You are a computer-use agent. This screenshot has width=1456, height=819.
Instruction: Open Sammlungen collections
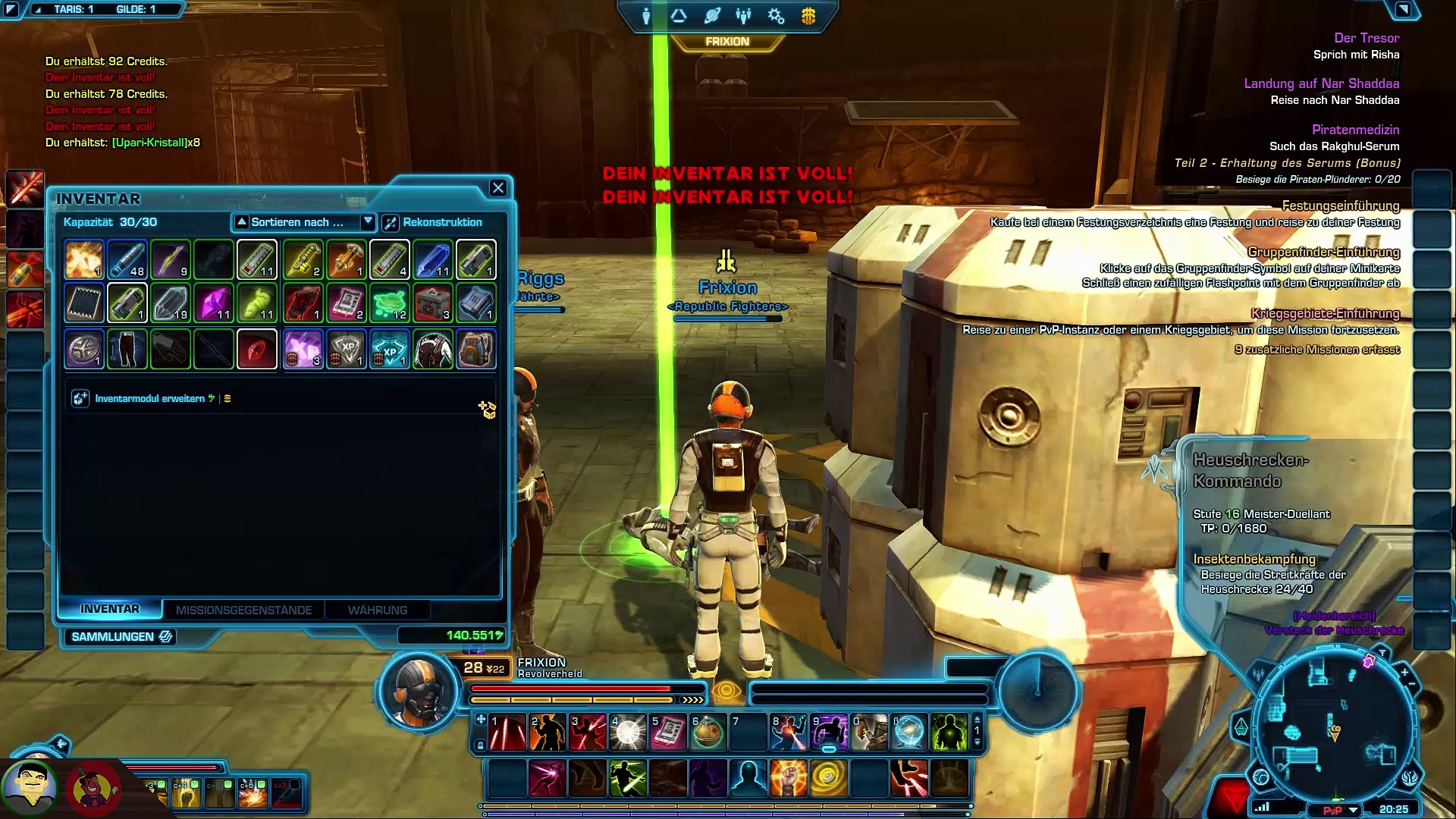121,637
